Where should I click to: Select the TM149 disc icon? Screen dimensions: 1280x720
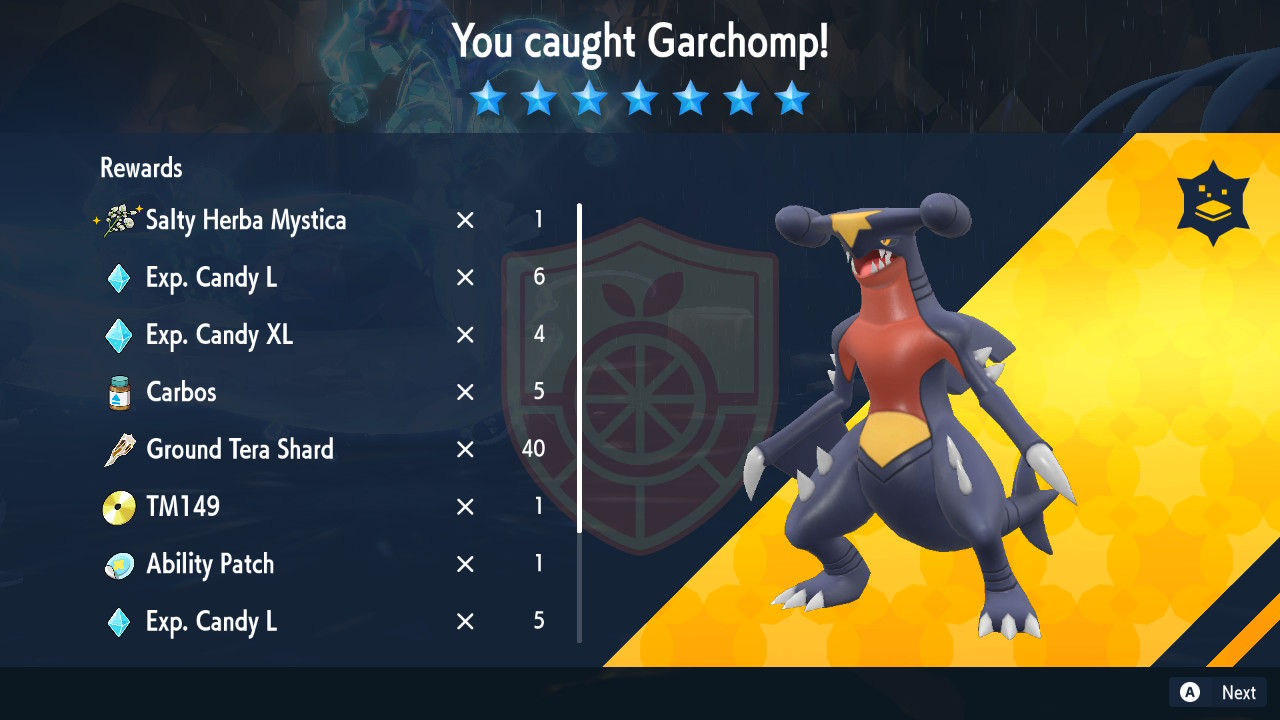coord(118,506)
